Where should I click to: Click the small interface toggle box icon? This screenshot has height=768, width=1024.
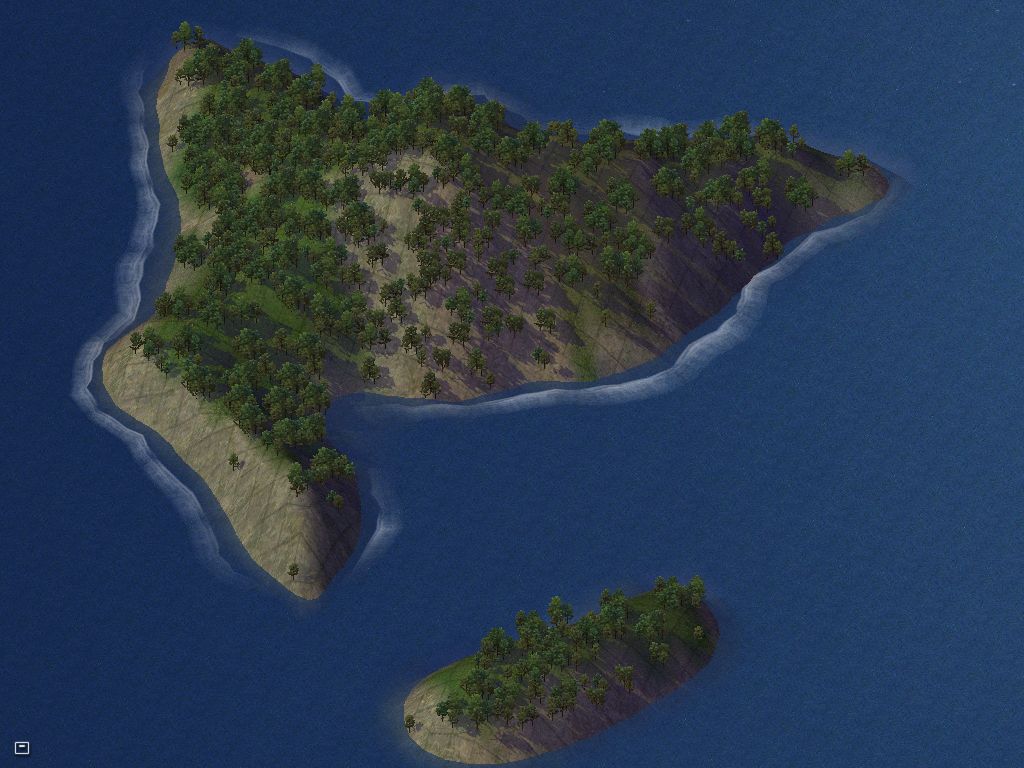[22, 748]
